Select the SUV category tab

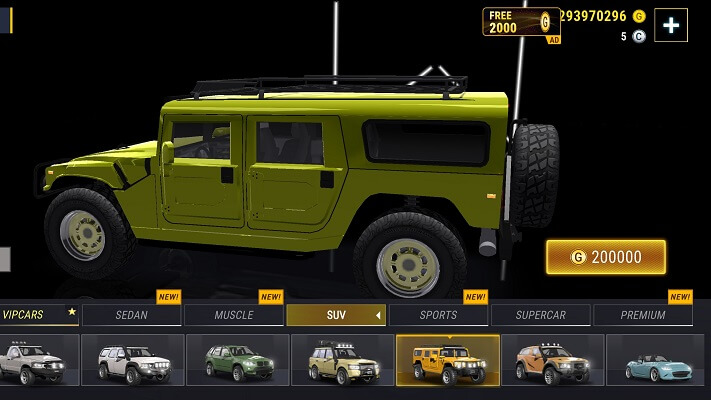click(336, 315)
